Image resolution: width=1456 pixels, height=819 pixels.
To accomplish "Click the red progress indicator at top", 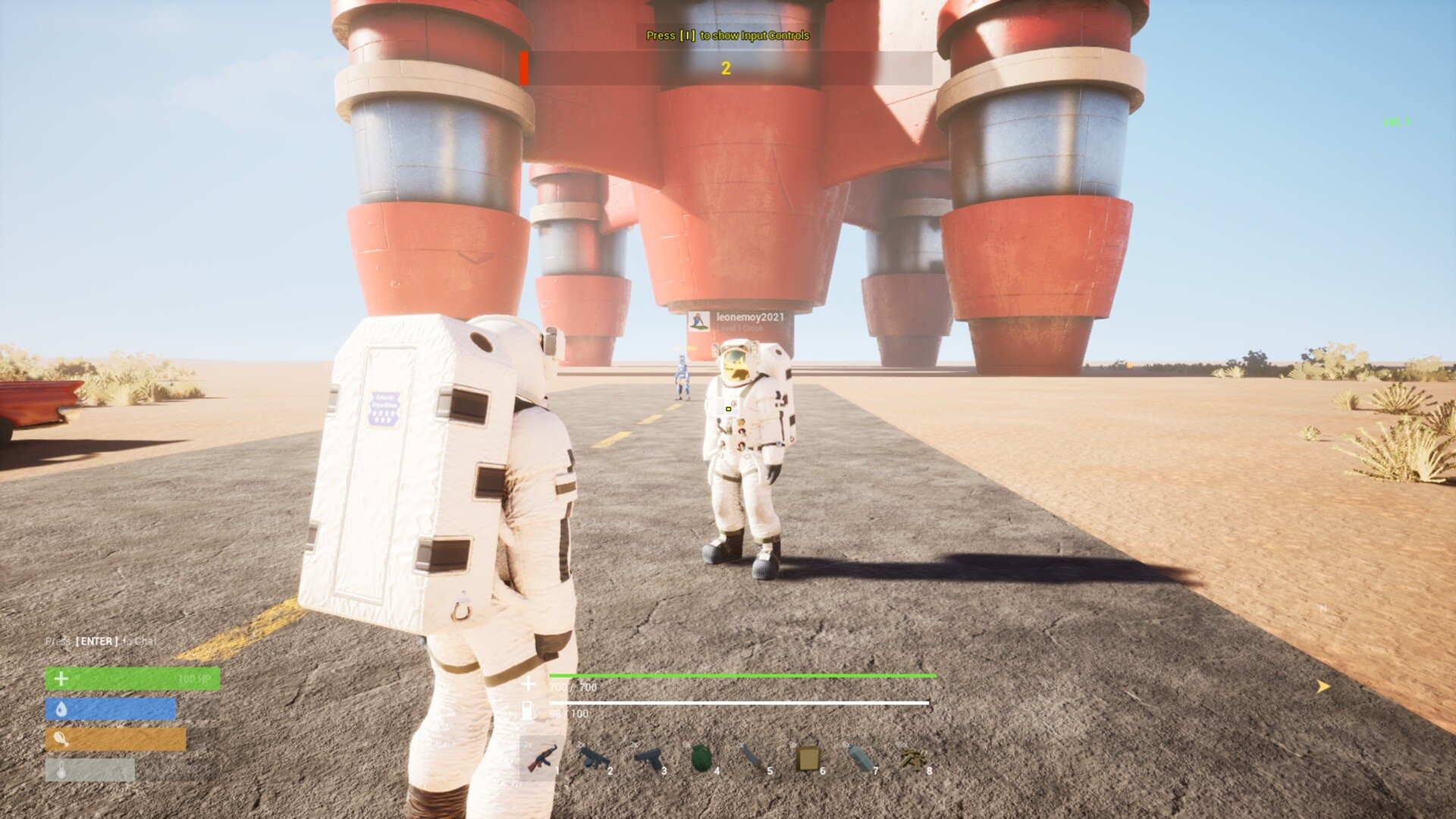I will [x=523, y=68].
